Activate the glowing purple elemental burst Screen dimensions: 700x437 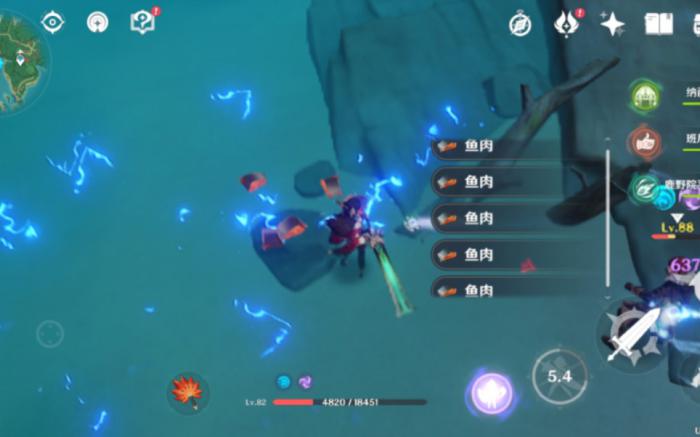tap(491, 393)
